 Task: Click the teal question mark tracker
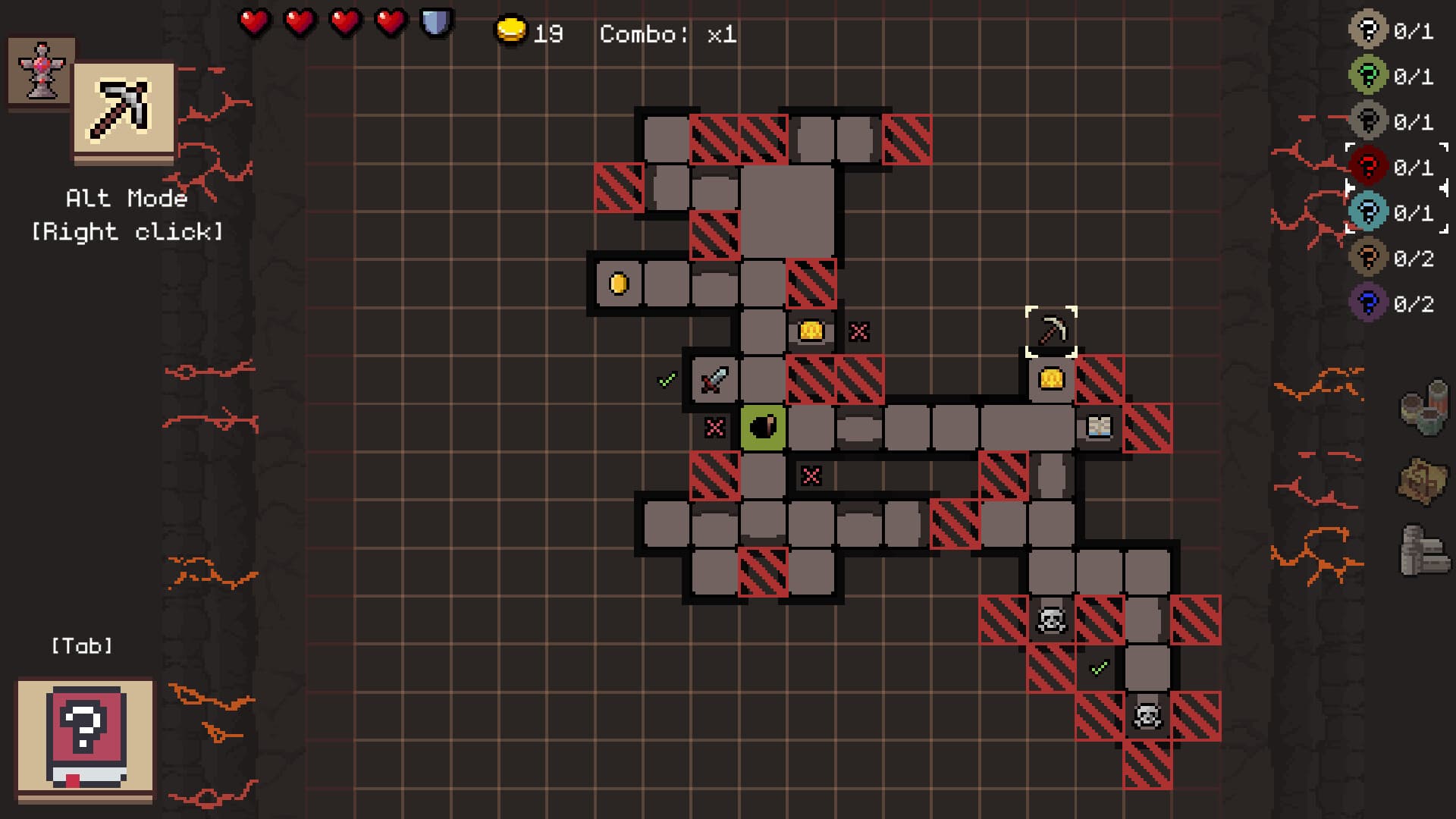coord(1369,211)
